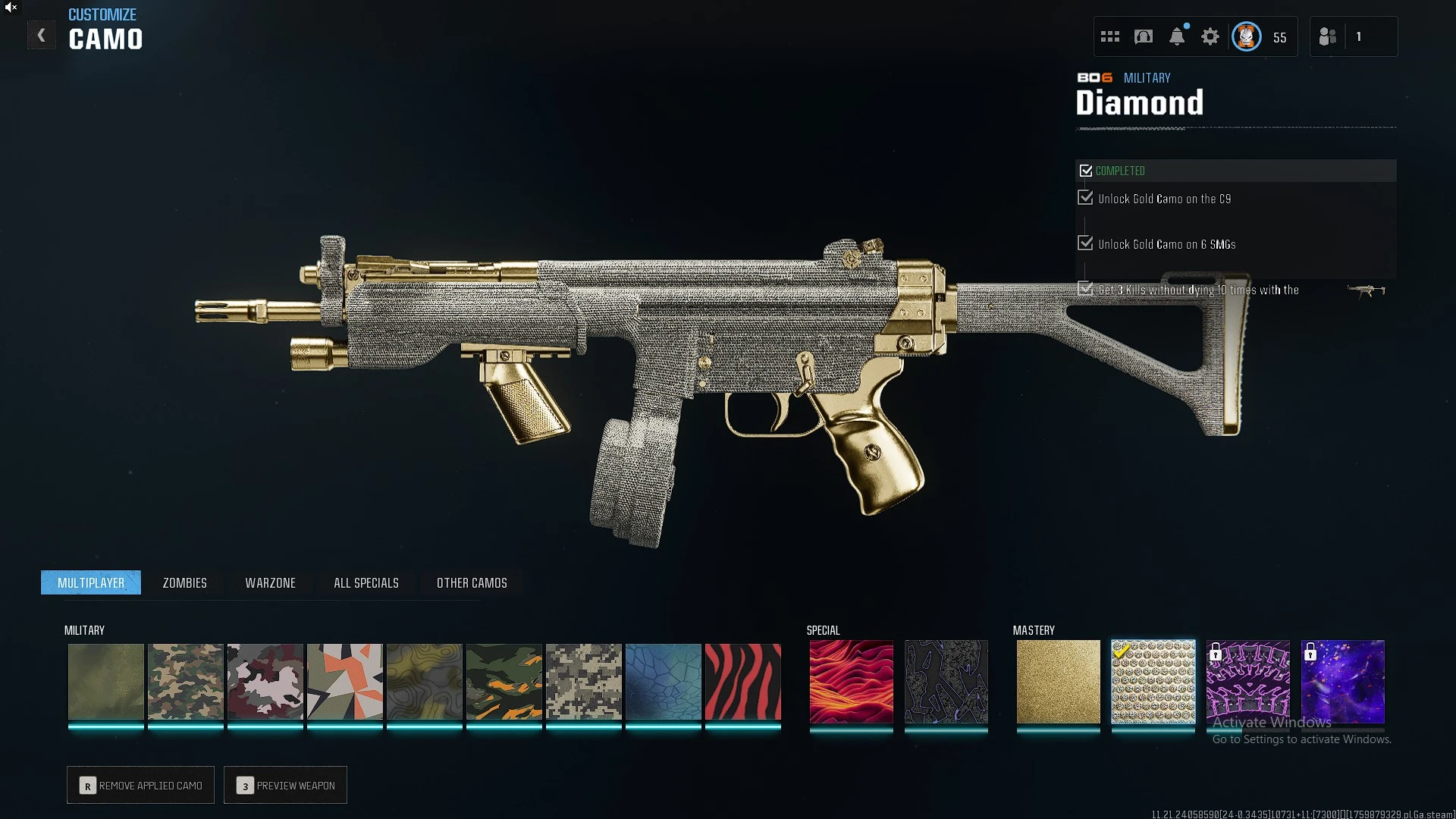Go back using the arrow button
The height and width of the screenshot is (819, 1456).
point(42,36)
